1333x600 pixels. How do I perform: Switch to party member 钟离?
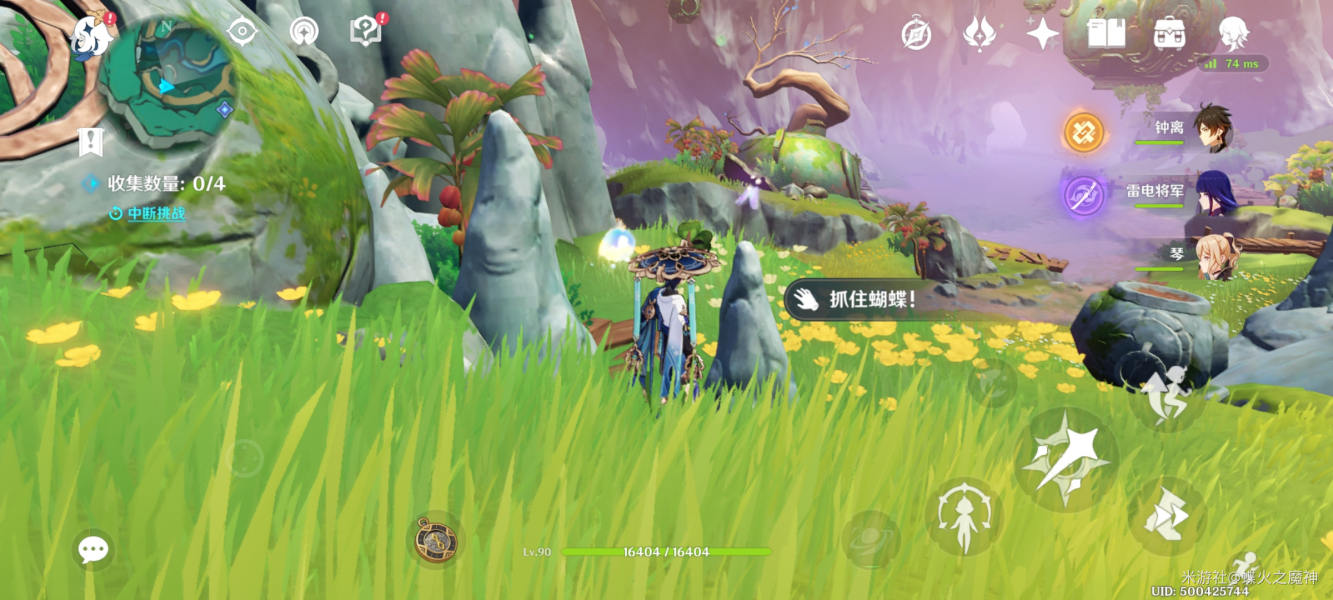(1213, 130)
